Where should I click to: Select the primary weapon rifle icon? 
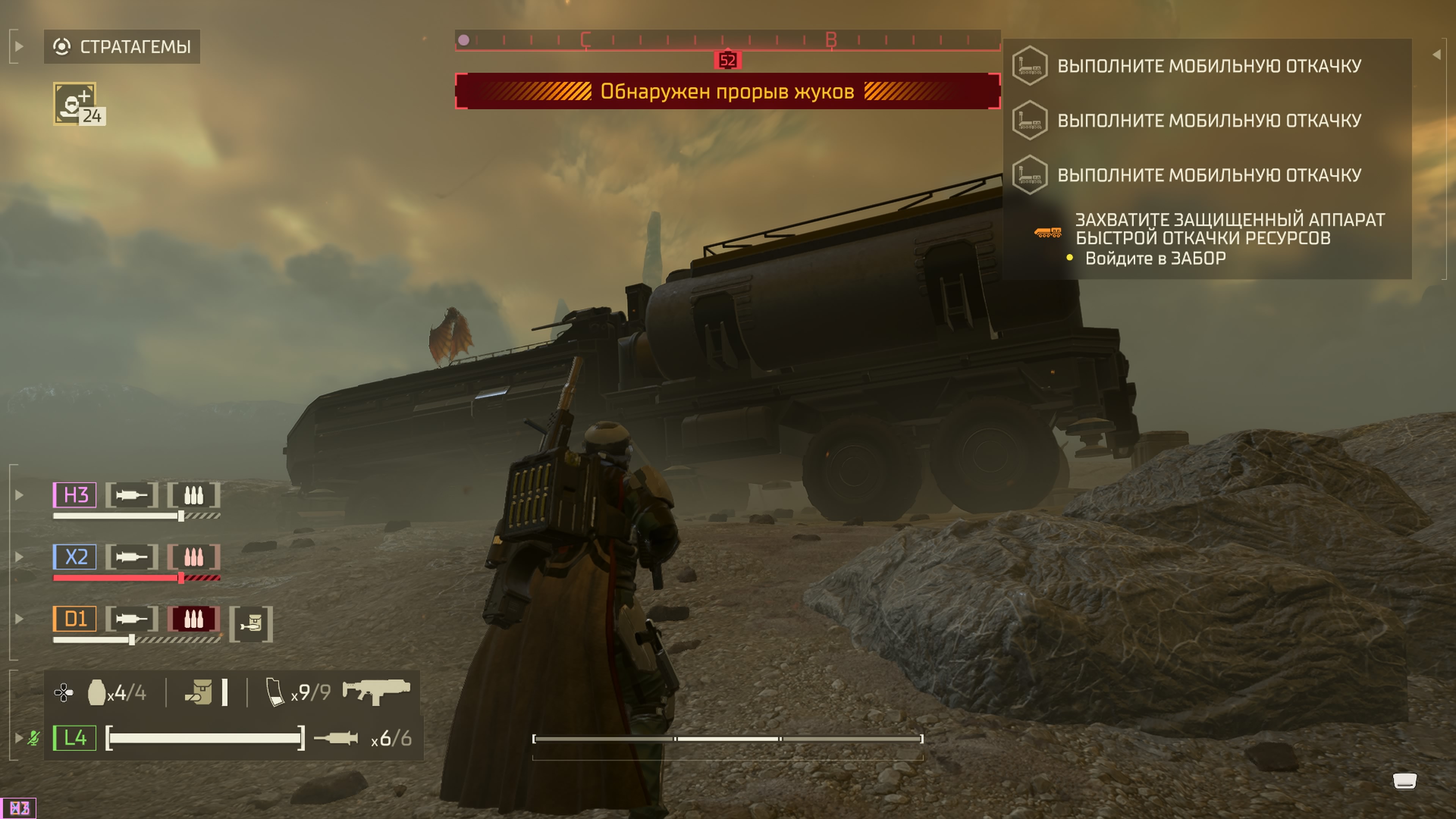coord(377,691)
